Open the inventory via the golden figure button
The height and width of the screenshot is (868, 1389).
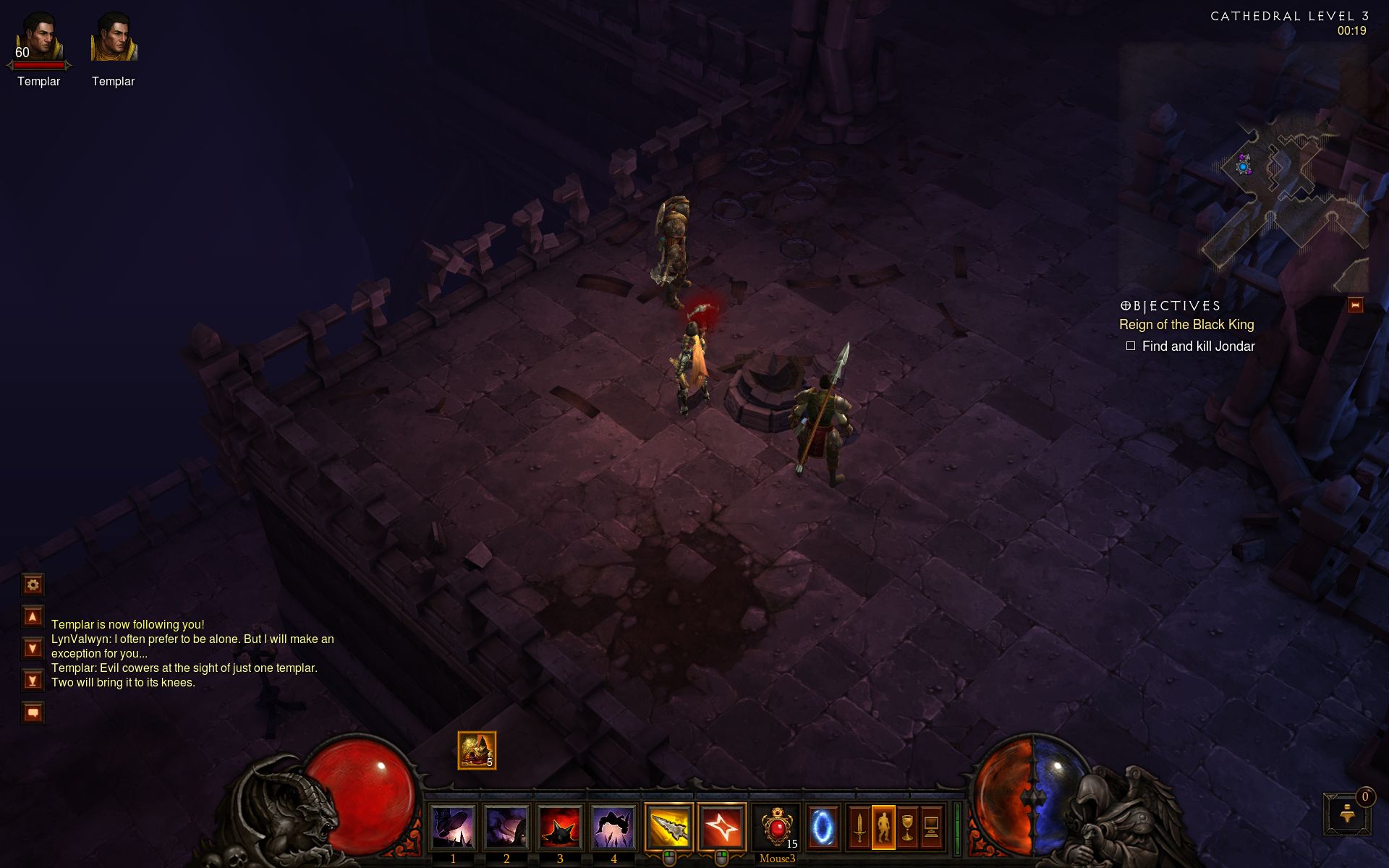883,827
